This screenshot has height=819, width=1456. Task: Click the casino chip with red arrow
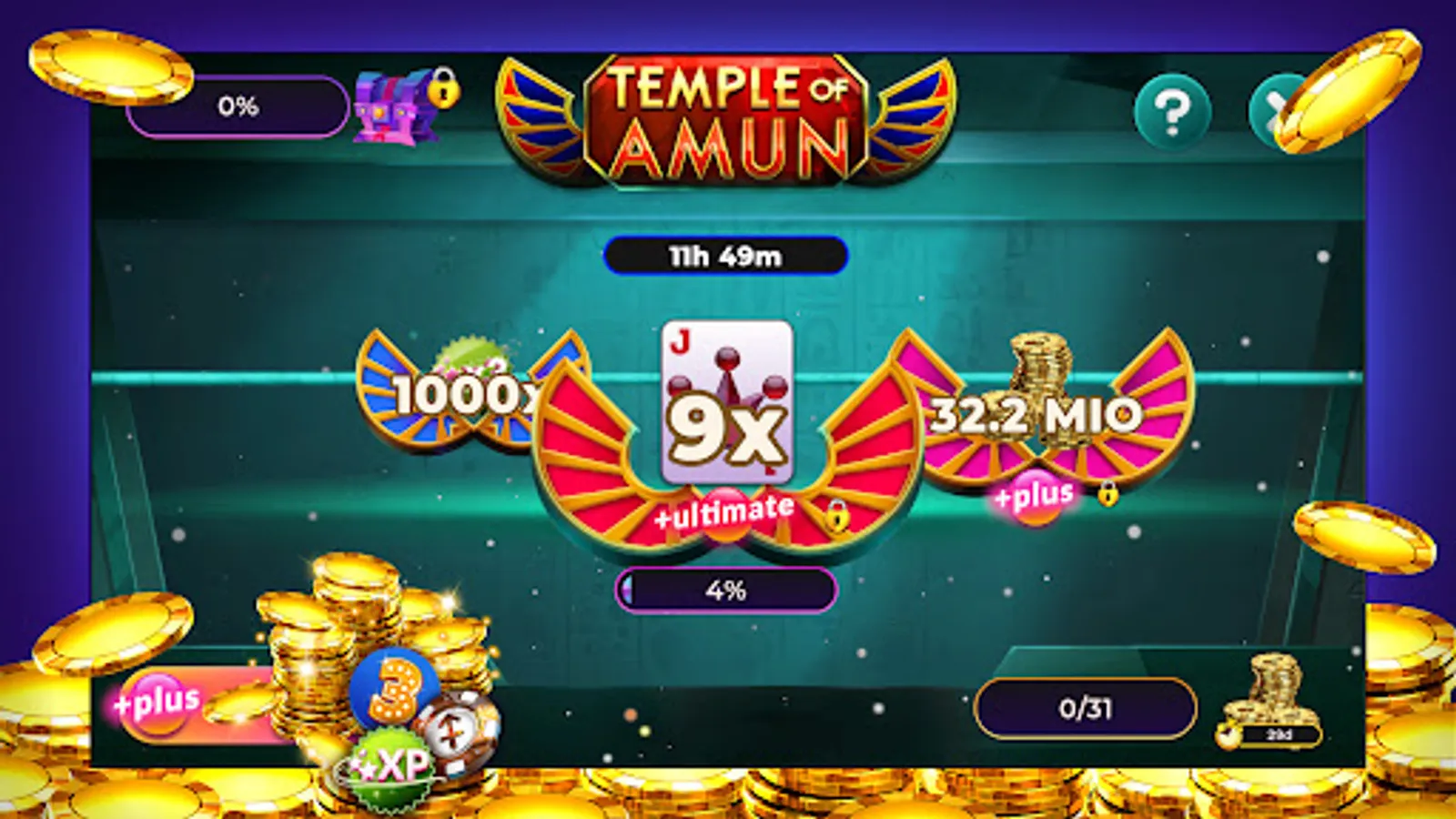pyautogui.click(x=460, y=733)
